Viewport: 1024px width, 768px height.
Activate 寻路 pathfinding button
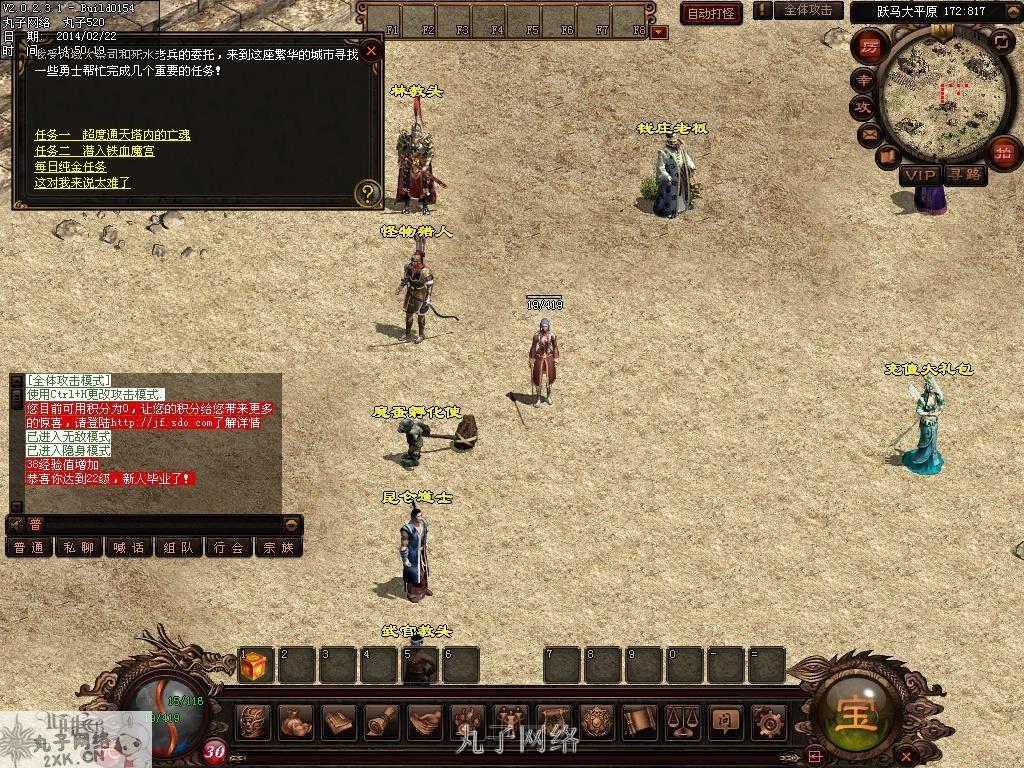pyautogui.click(x=965, y=175)
